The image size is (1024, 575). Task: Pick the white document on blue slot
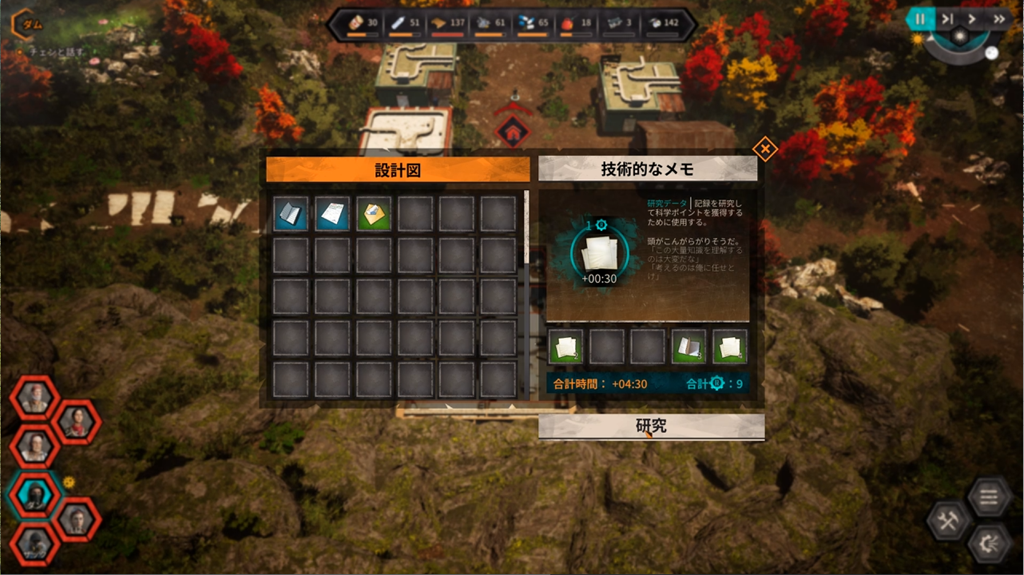click(x=332, y=214)
